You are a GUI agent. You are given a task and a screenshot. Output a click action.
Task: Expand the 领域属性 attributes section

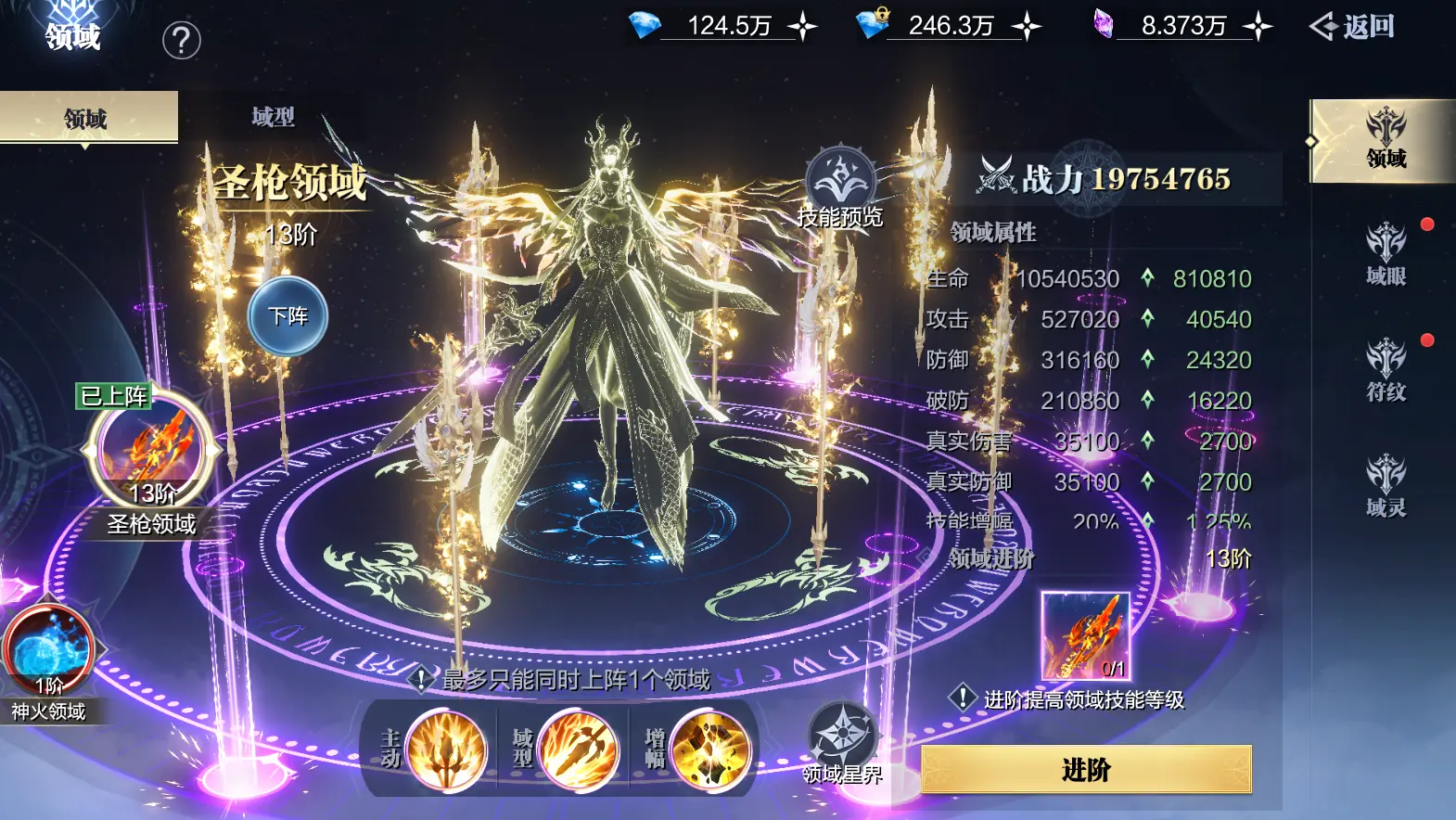994,232
